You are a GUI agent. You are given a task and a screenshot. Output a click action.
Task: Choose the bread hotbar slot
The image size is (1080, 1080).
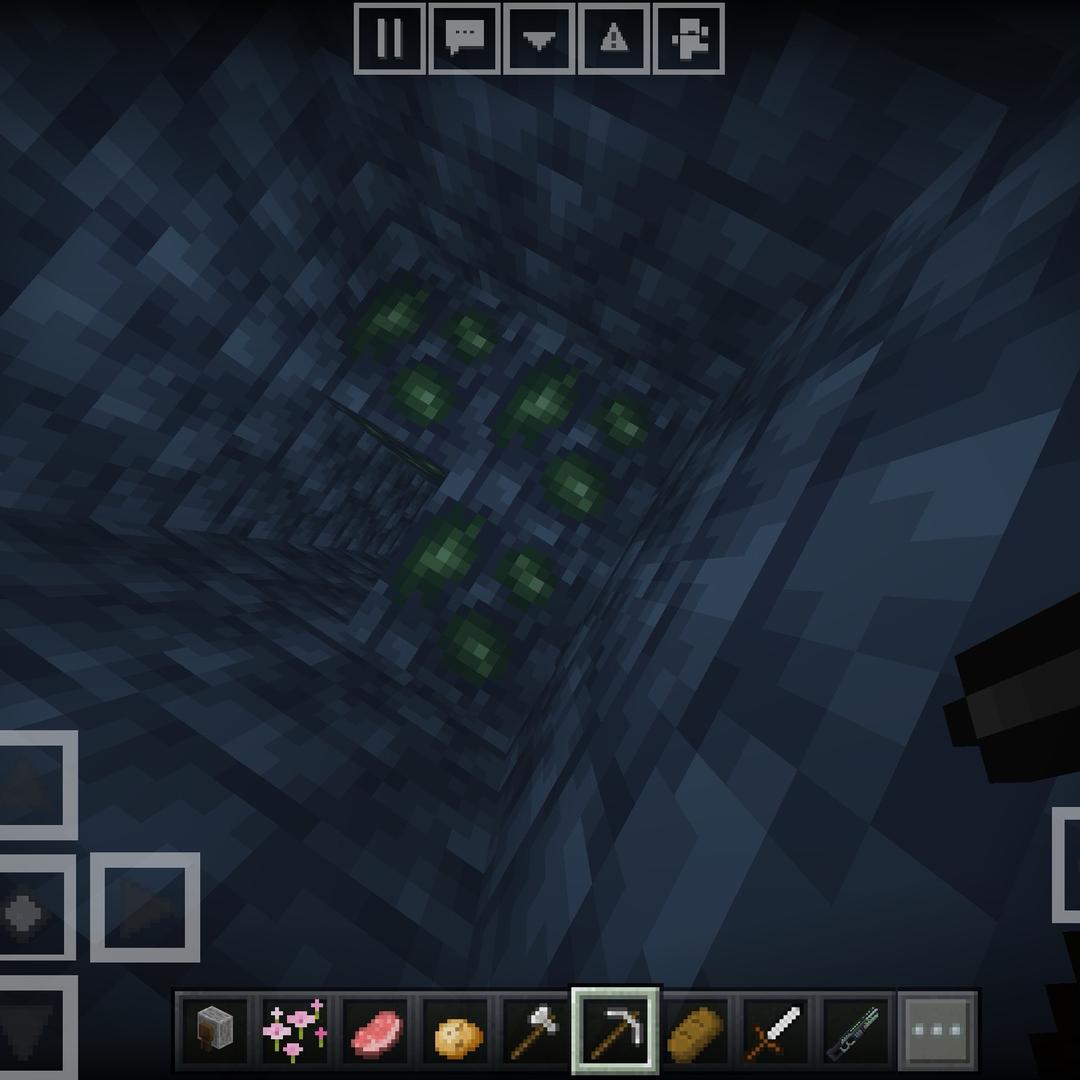(x=696, y=1031)
